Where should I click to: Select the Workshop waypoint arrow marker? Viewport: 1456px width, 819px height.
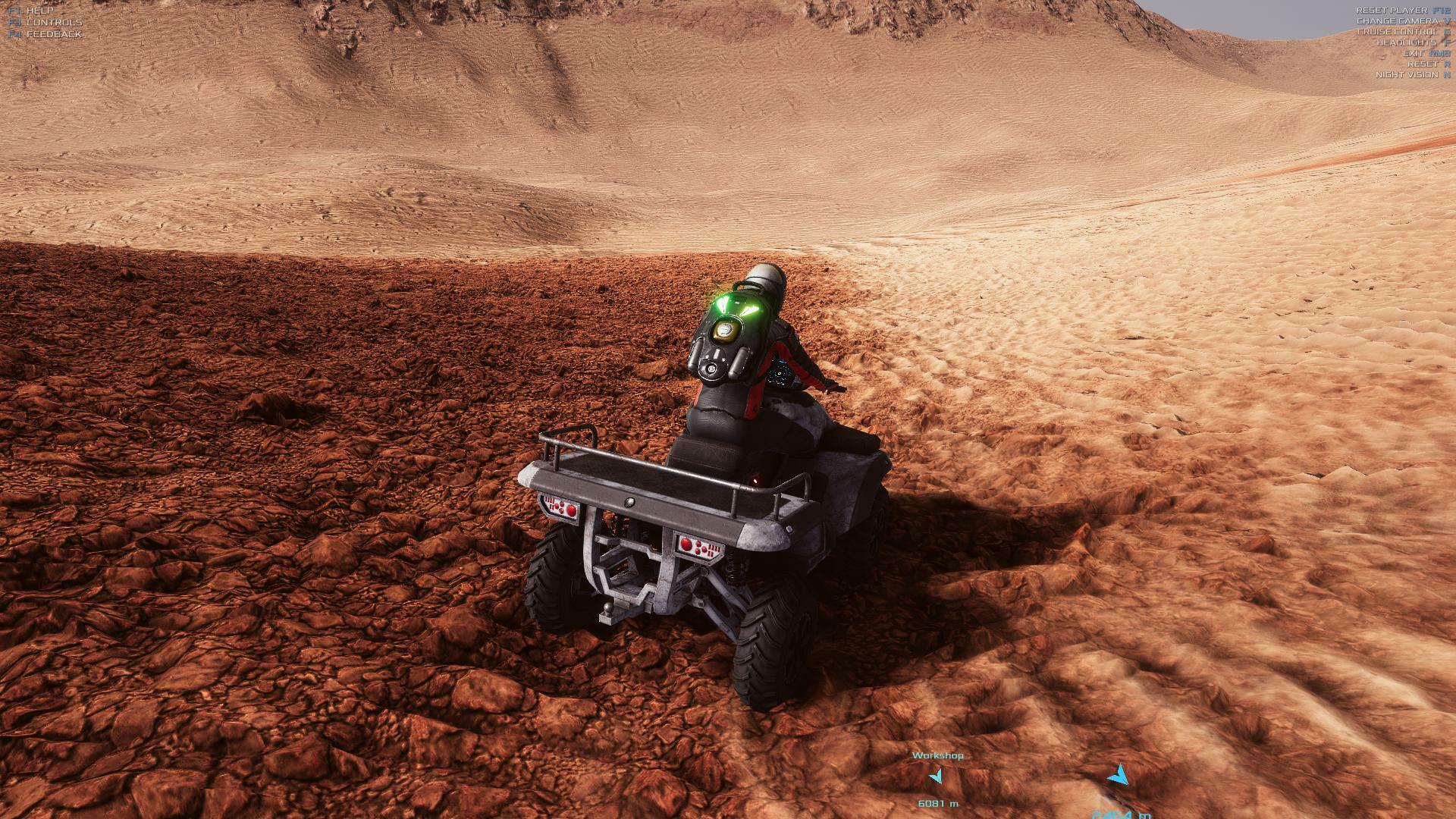coord(937,777)
